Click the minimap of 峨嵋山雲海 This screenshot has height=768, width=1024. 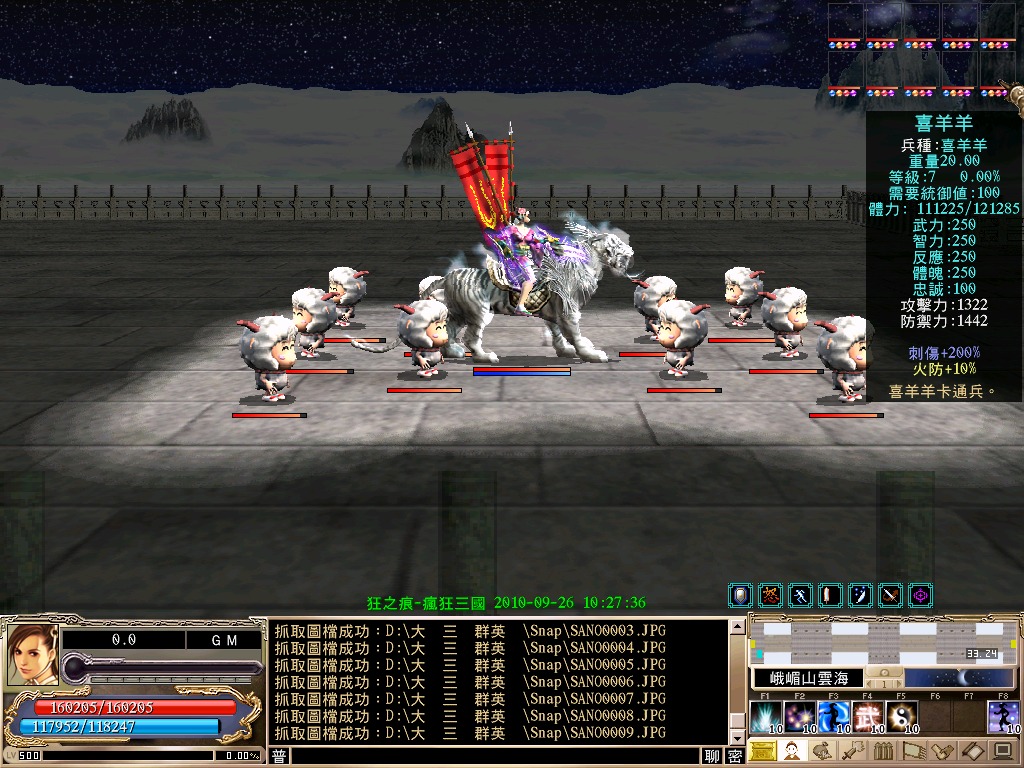coord(884,640)
